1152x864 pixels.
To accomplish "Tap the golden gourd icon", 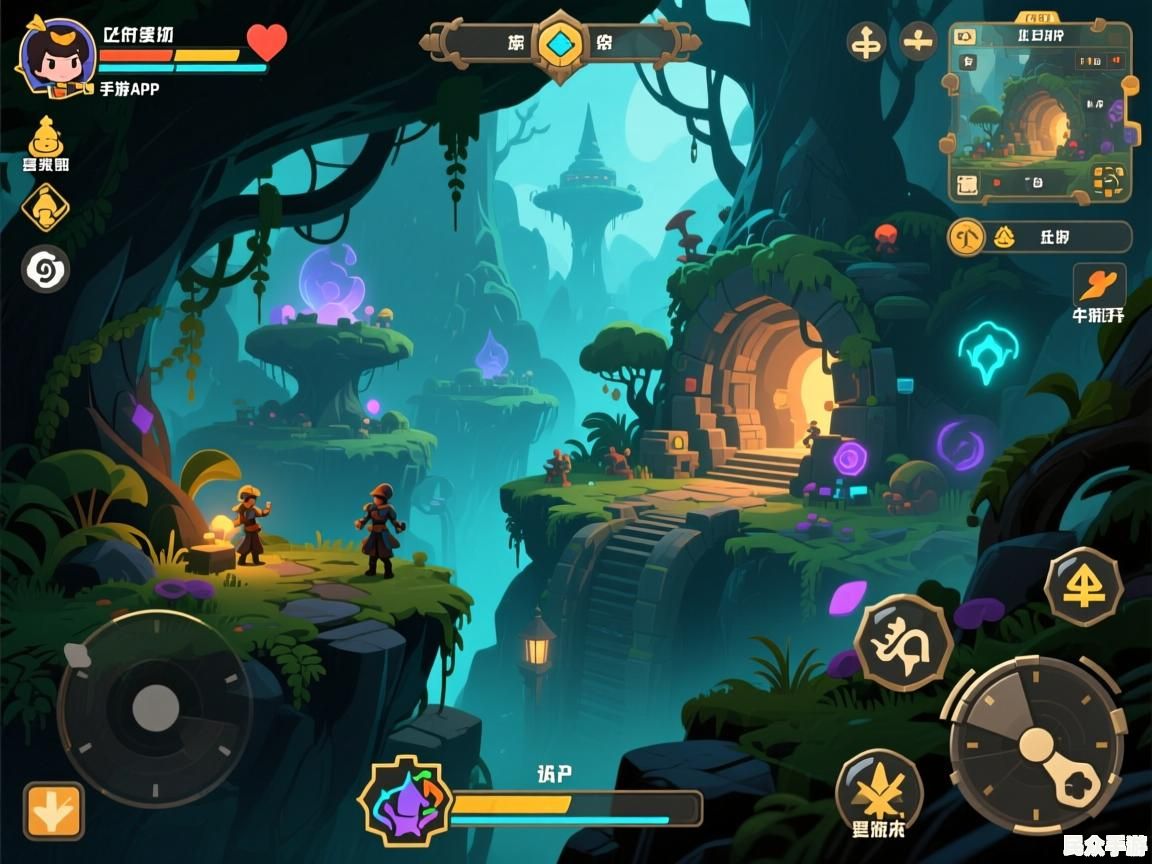I will coord(45,136).
